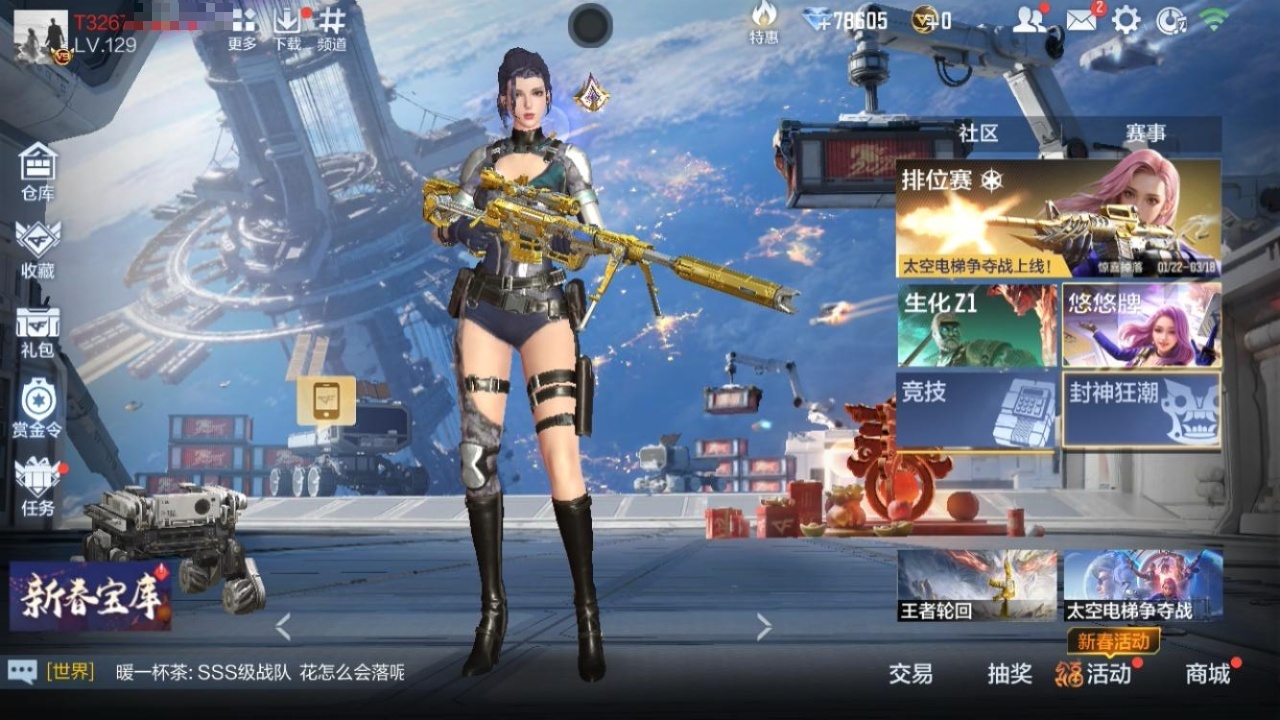Switch to the 赛事 tournaments tab
Screen dimensions: 1280x720
[x=1145, y=133]
